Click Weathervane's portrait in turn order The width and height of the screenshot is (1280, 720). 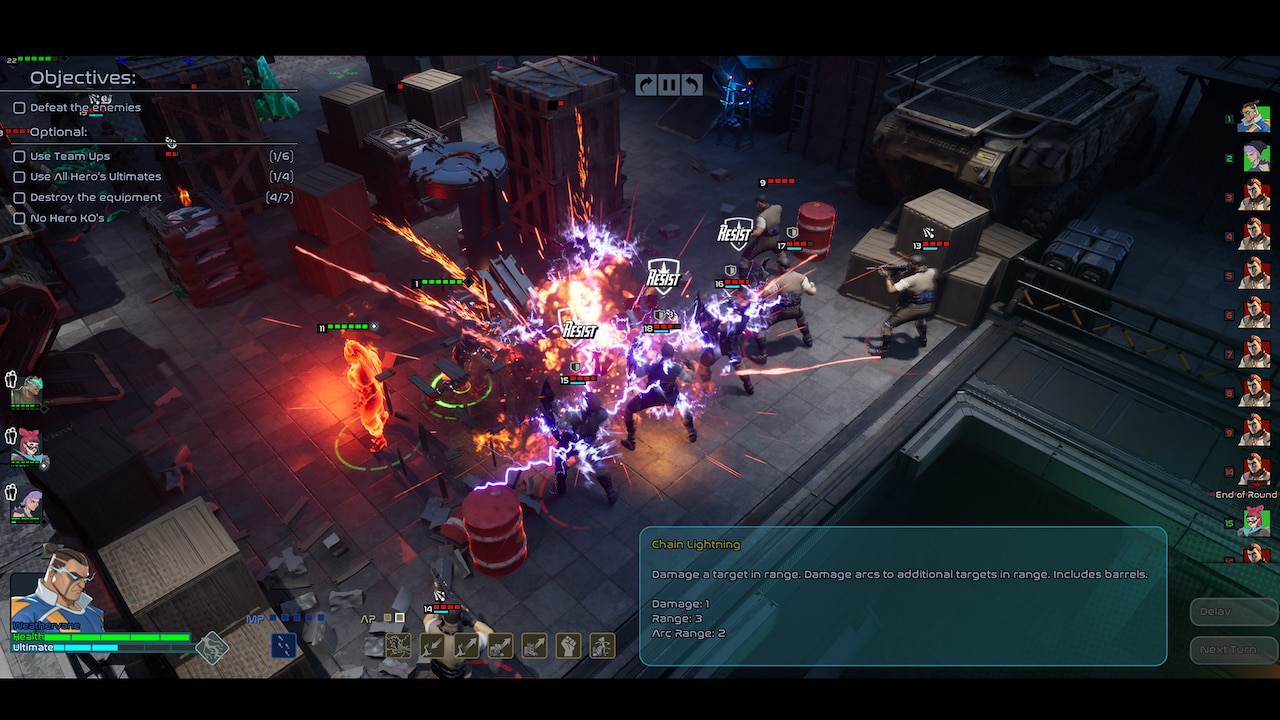pos(1254,118)
